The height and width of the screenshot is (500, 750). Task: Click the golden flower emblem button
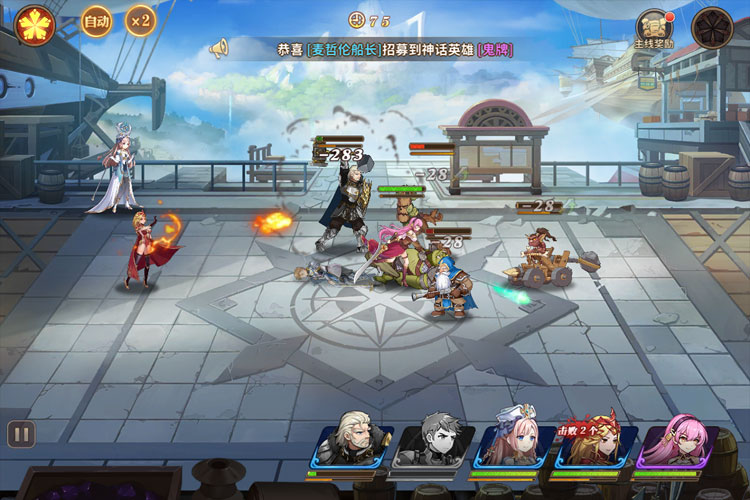pos(35,24)
